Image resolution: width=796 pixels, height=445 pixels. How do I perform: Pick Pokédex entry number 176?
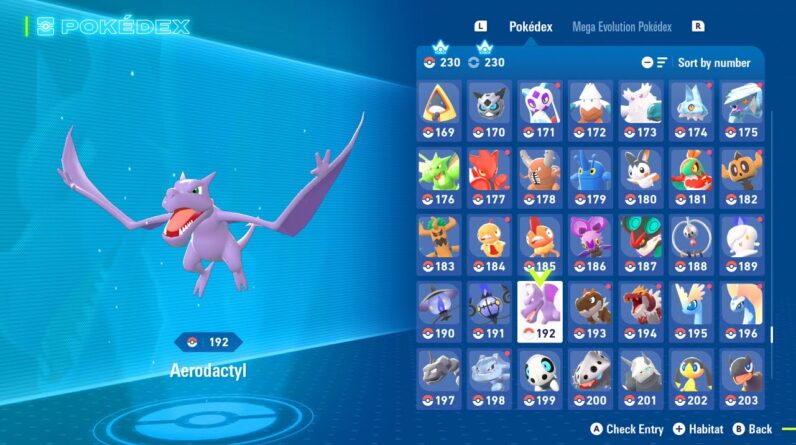coord(438,176)
